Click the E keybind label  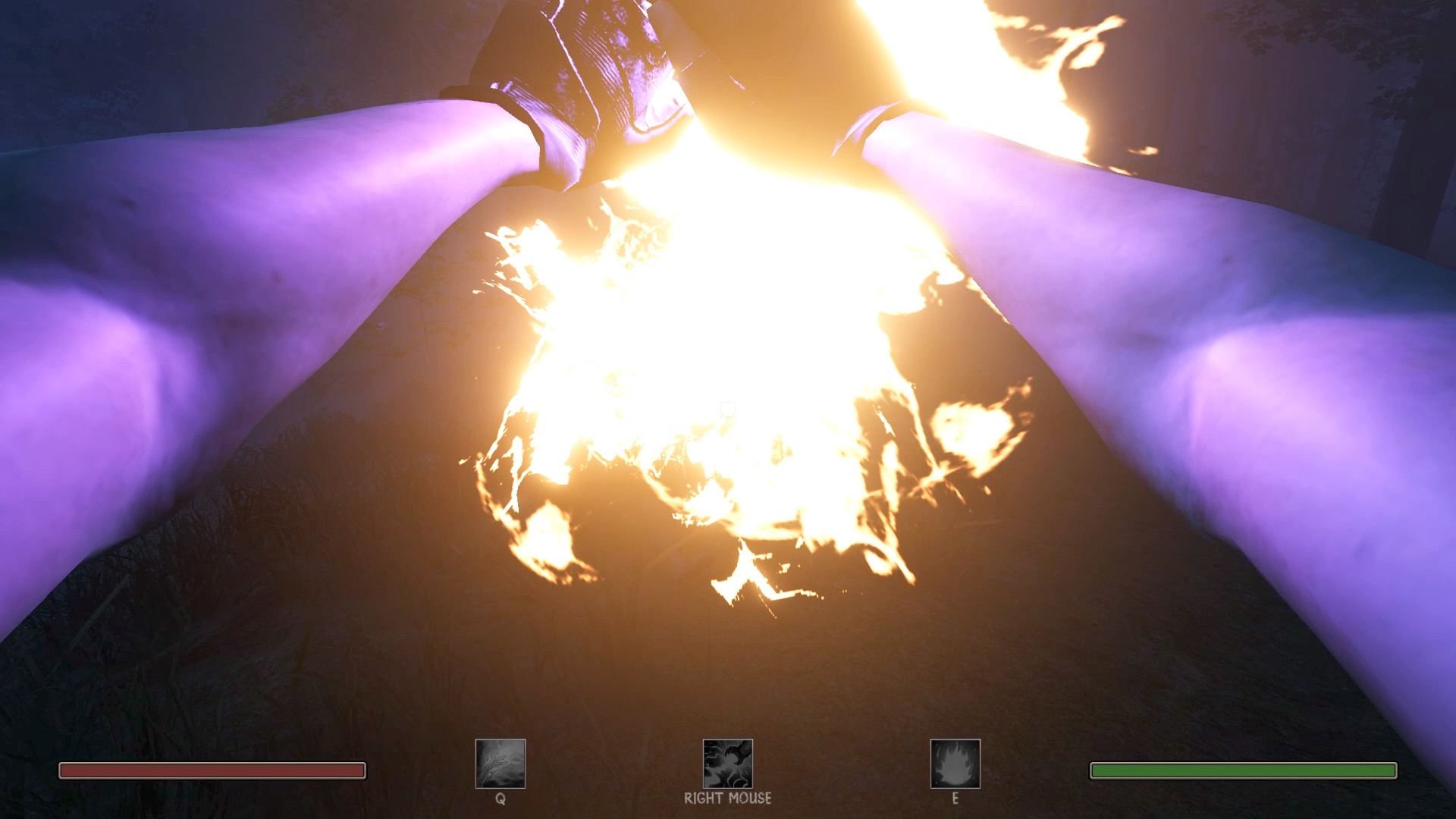point(955,799)
